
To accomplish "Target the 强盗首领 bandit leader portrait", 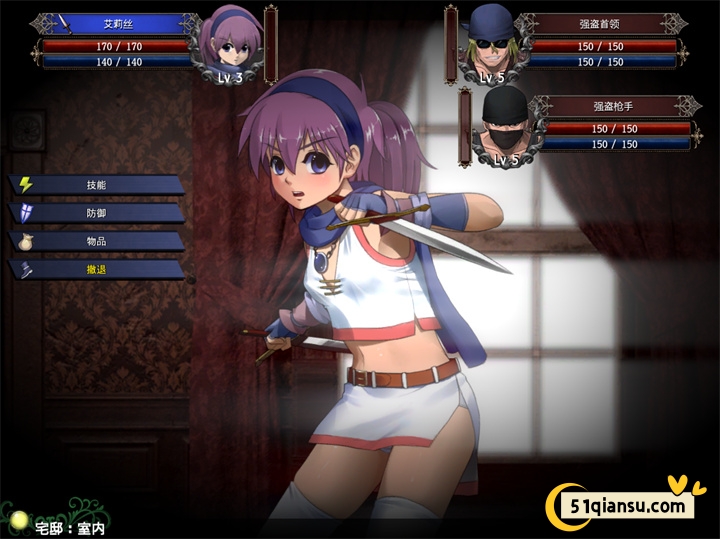I will [x=491, y=44].
